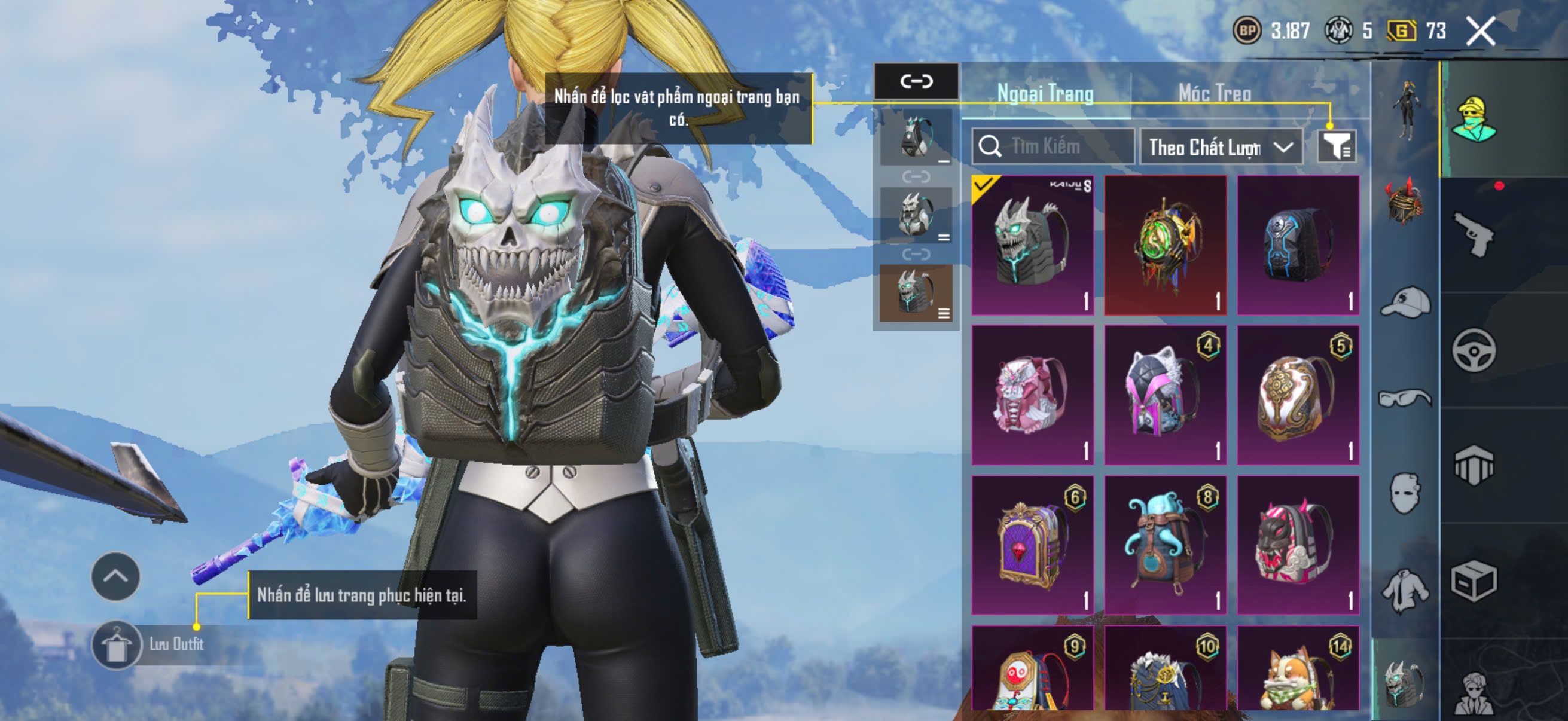Switch to the Móc Treo tab

[x=1215, y=93]
